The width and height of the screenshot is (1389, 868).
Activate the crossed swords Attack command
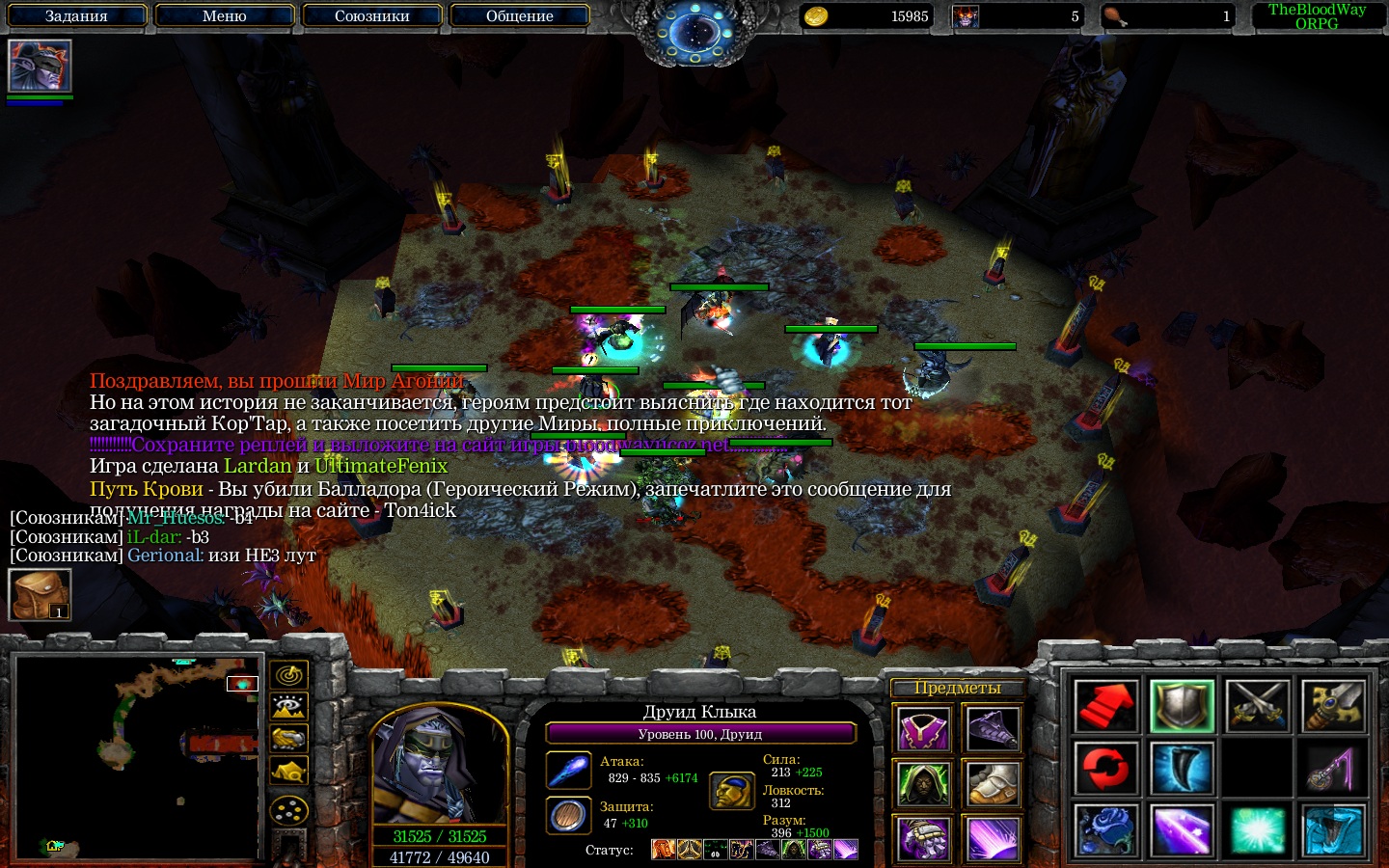pos(1258,706)
